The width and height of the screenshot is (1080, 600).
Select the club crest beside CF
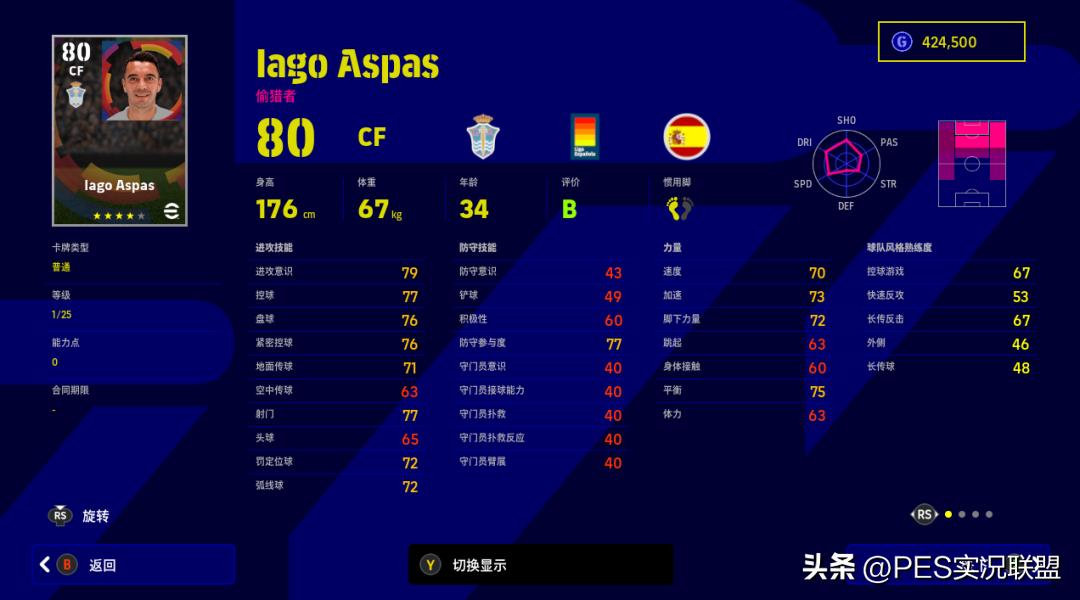[x=483, y=137]
